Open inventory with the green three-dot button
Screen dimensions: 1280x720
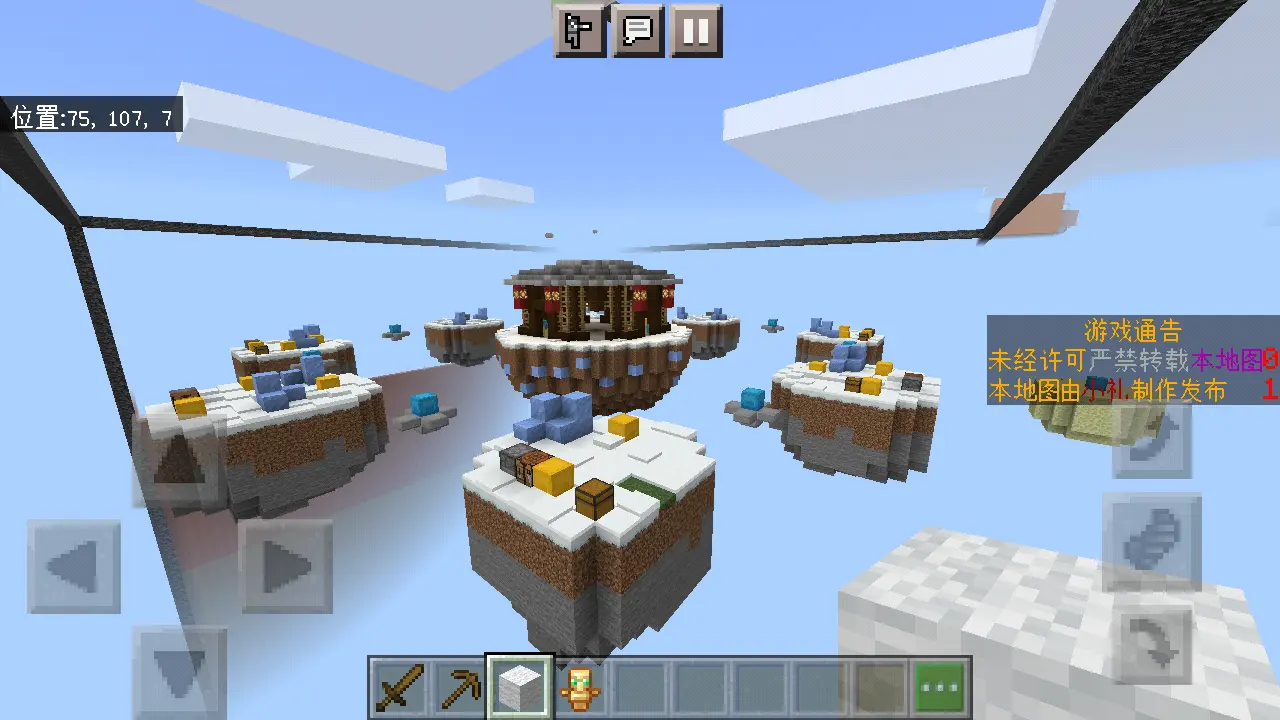940,688
